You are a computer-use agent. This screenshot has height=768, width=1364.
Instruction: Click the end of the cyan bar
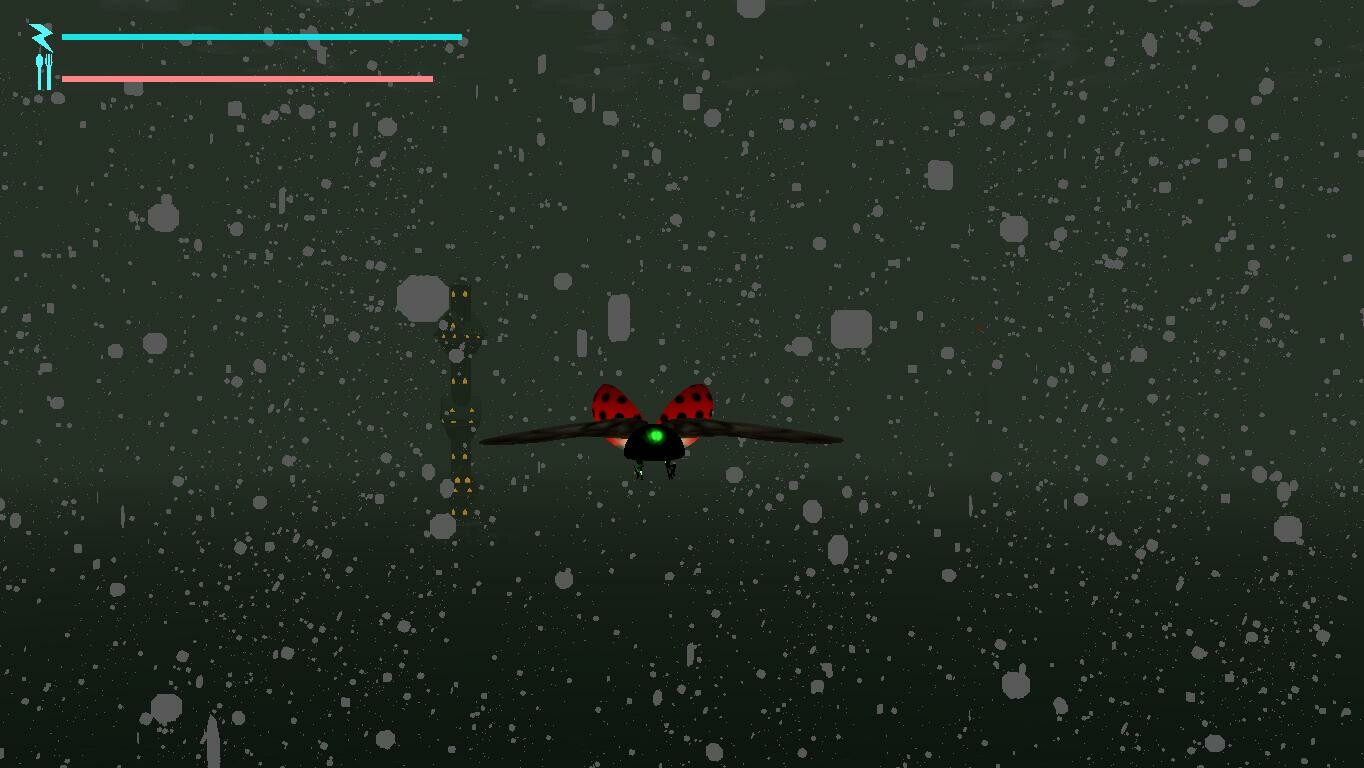(x=458, y=36)
